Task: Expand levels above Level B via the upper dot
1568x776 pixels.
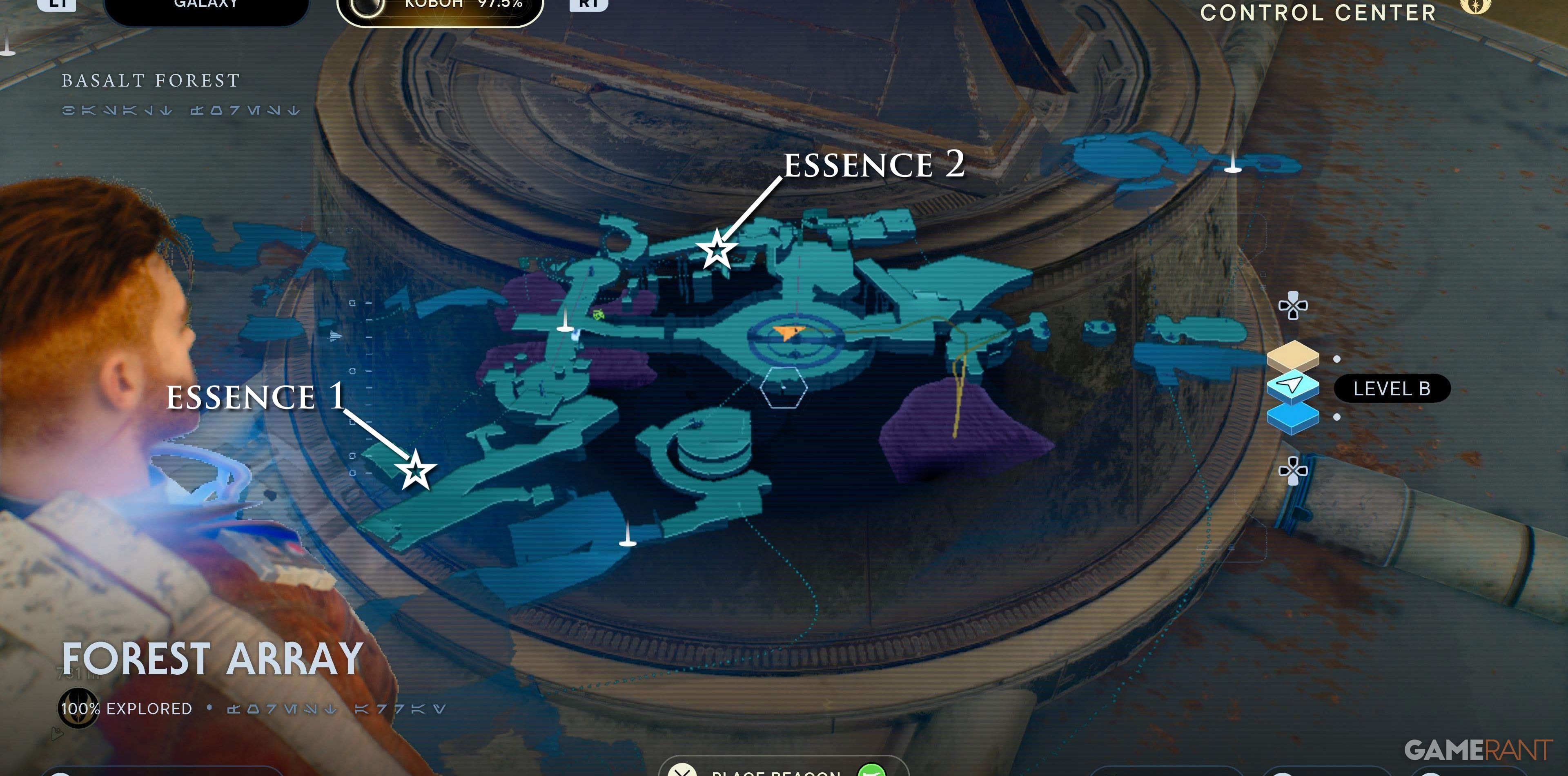Action: (x=1338, y=359)
